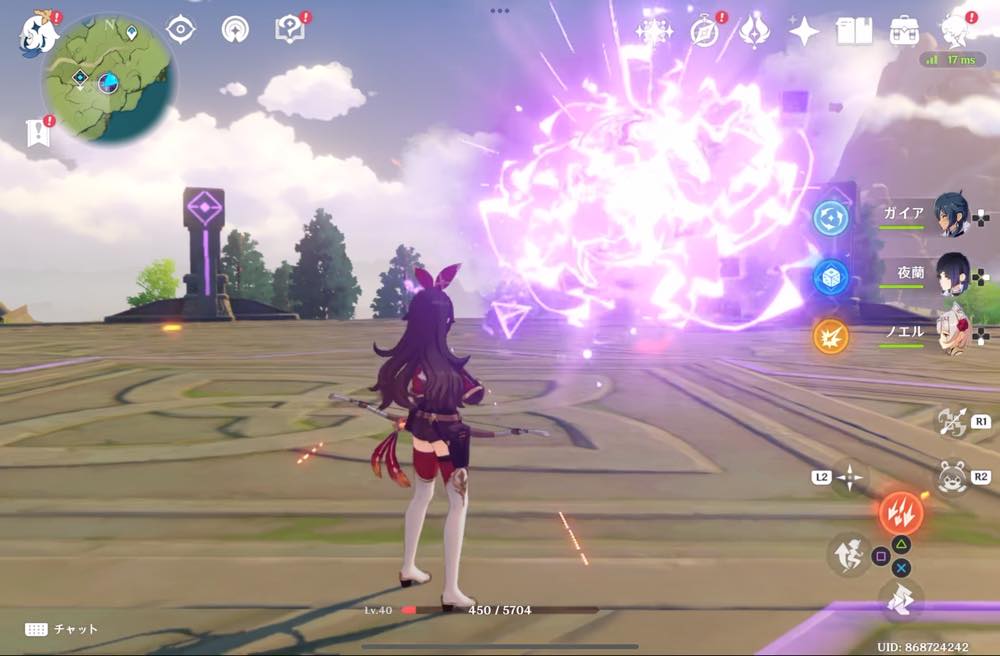Open the Paimon menu
1000x656 pixels.
[x=38, y=32]
